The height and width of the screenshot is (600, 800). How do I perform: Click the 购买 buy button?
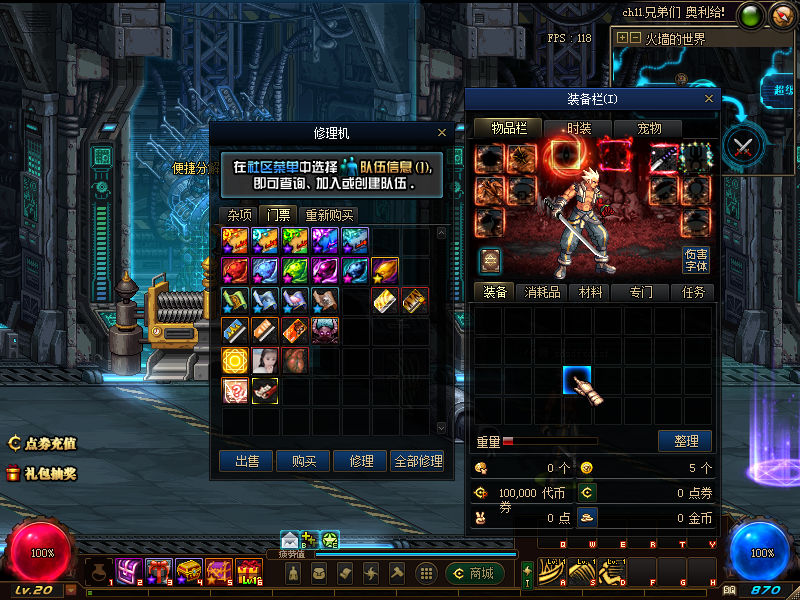click(x=303, y=461)
